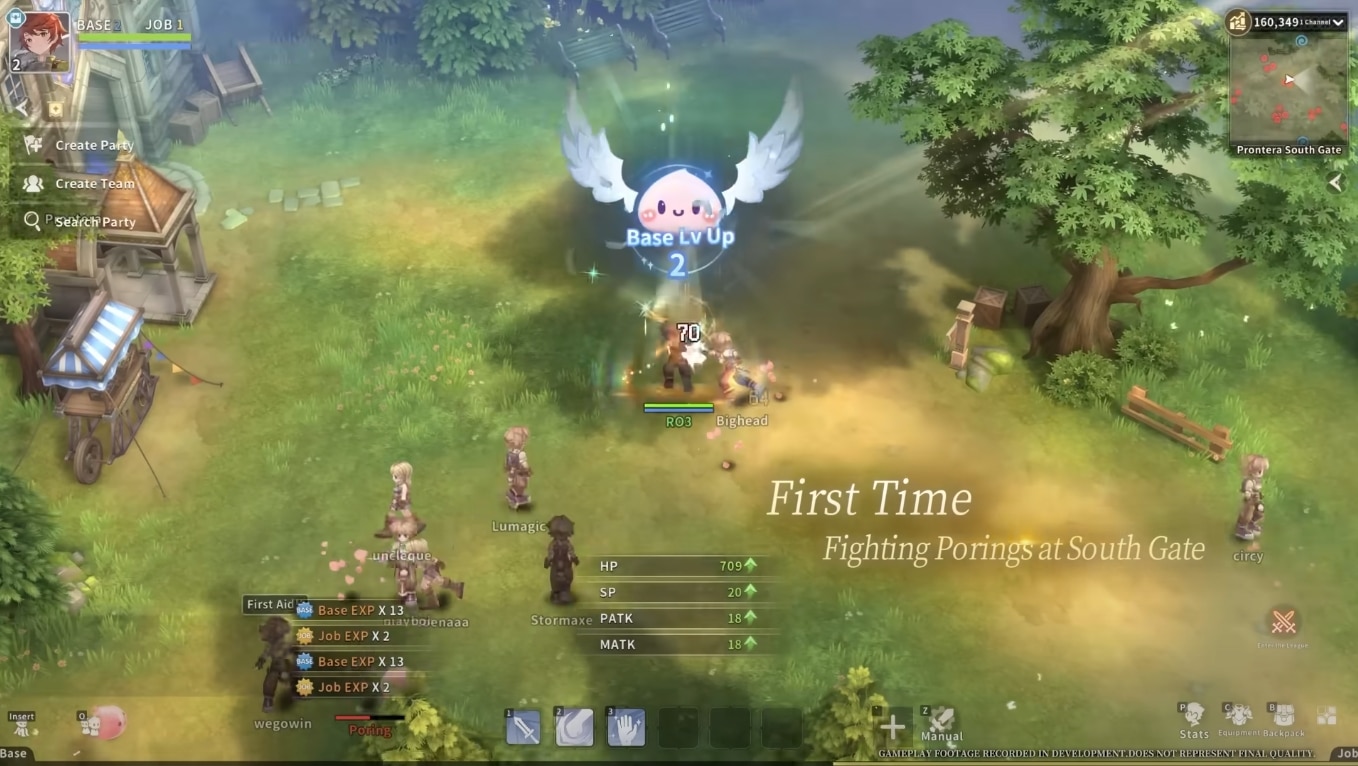Open the Equipment window

[1238, 715]
